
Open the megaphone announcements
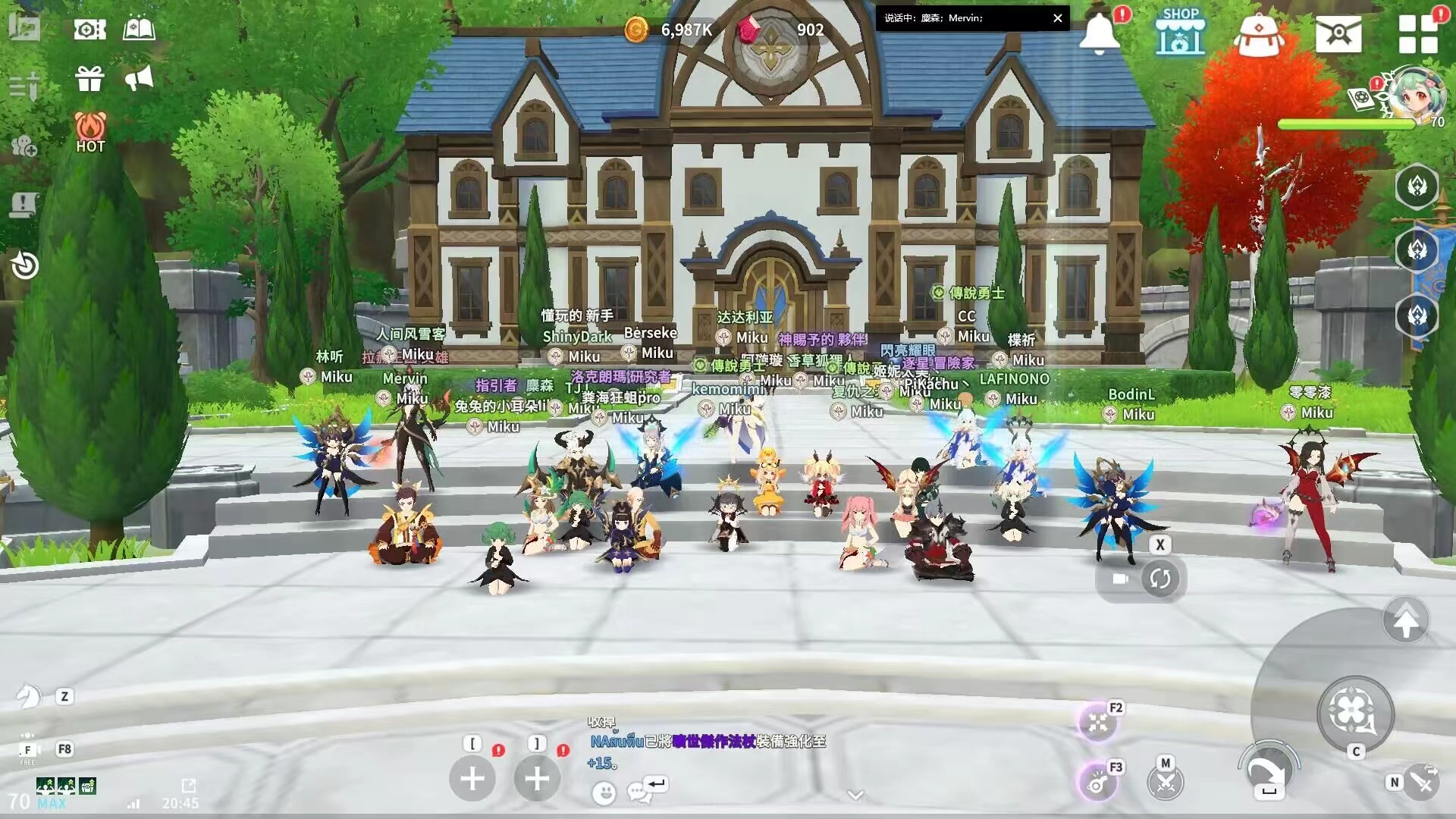tap(139, 78)
